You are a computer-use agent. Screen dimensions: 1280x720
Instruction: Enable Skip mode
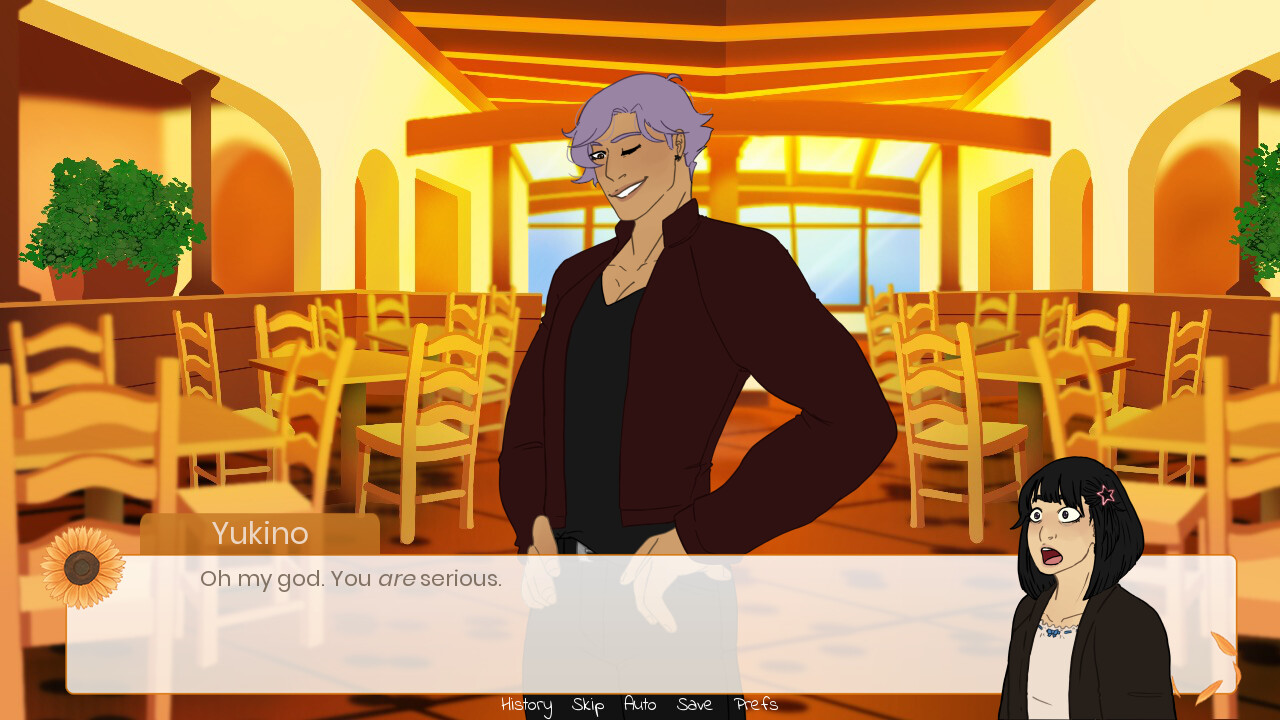(586, 705)
